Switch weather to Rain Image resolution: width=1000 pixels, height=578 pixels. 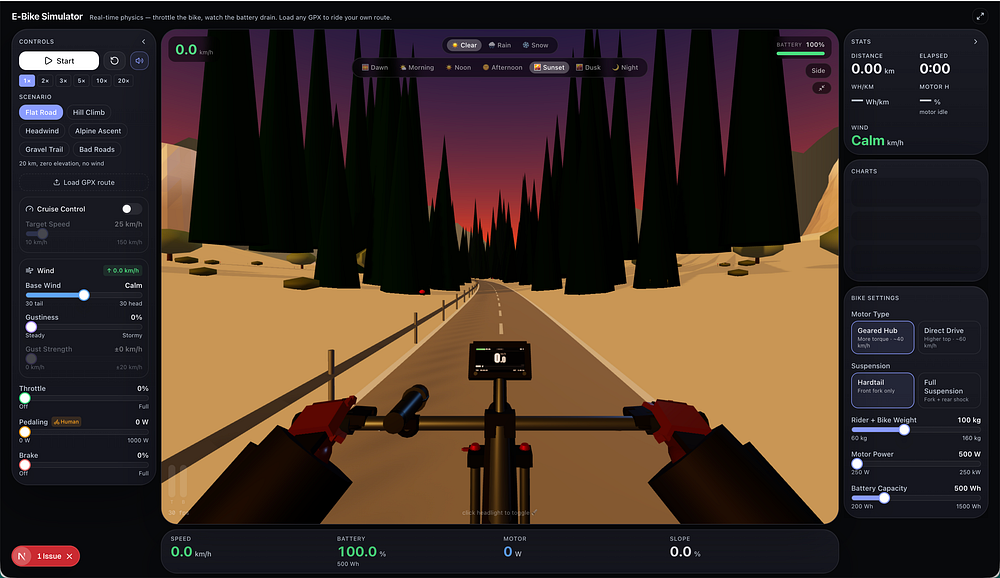pos(497,45)
